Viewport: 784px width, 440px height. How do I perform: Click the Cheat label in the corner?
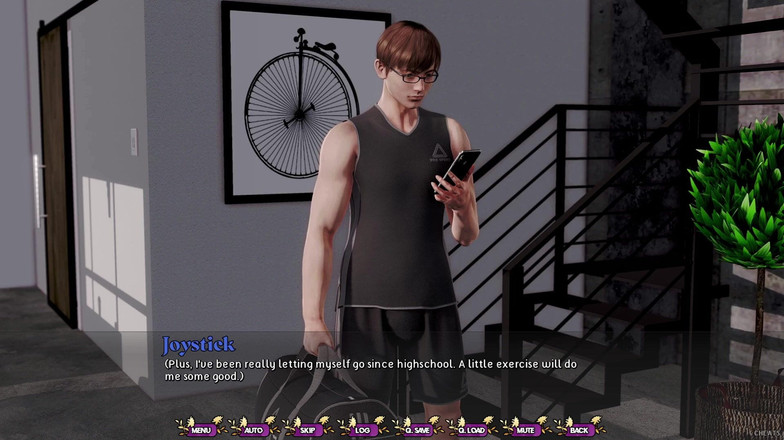(766, 432)
